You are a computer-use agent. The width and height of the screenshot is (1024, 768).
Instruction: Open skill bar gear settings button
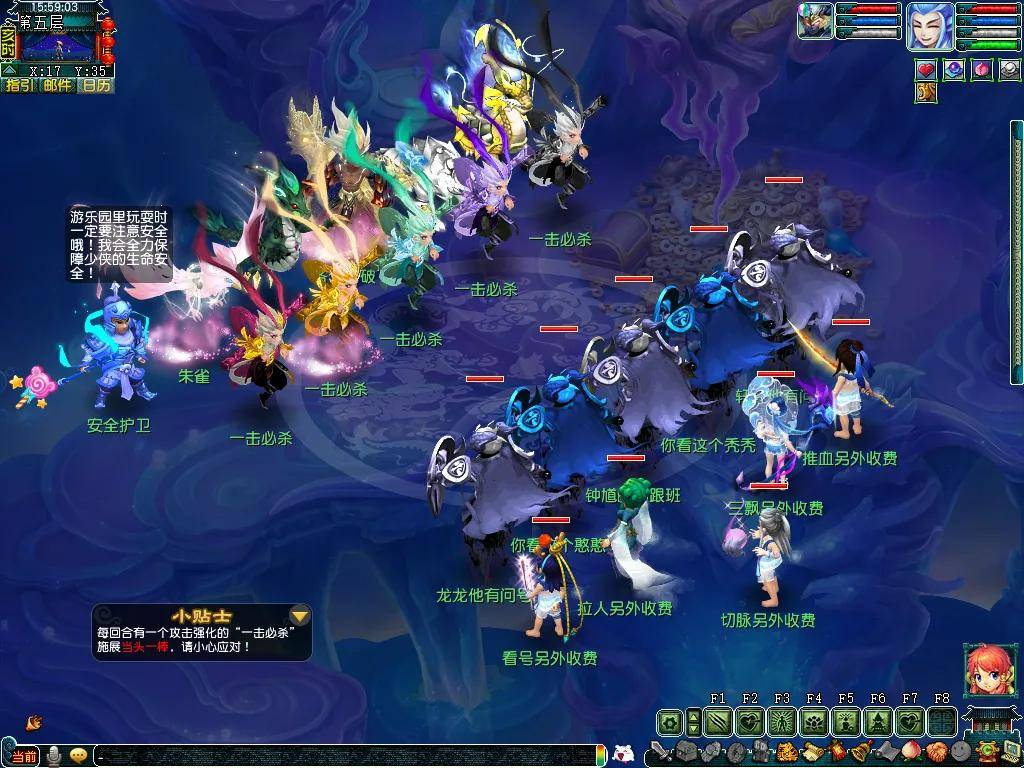click(670, 721)
